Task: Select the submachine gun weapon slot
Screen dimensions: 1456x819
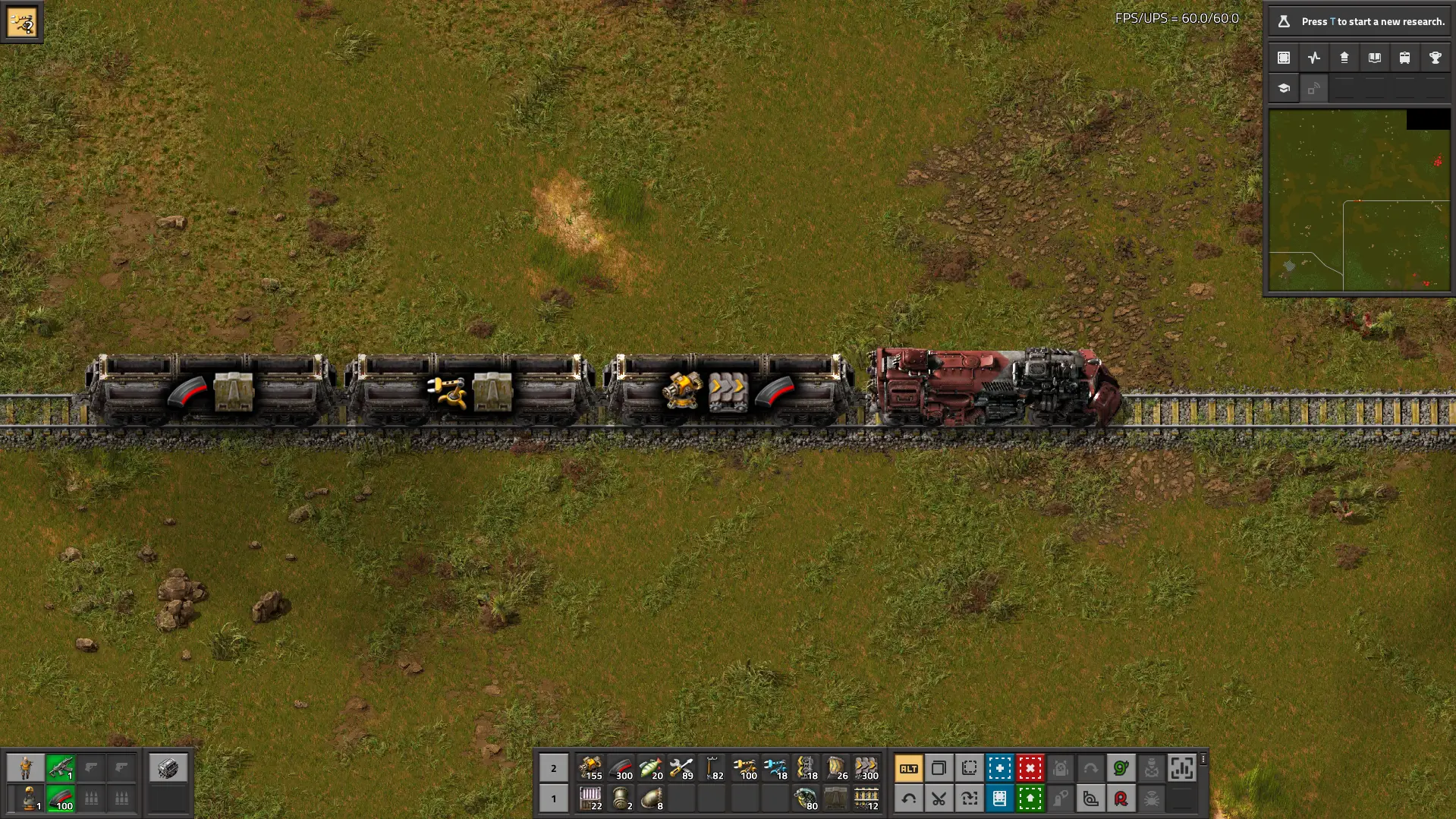Action: pyautogui.click(x=60, y=768)
